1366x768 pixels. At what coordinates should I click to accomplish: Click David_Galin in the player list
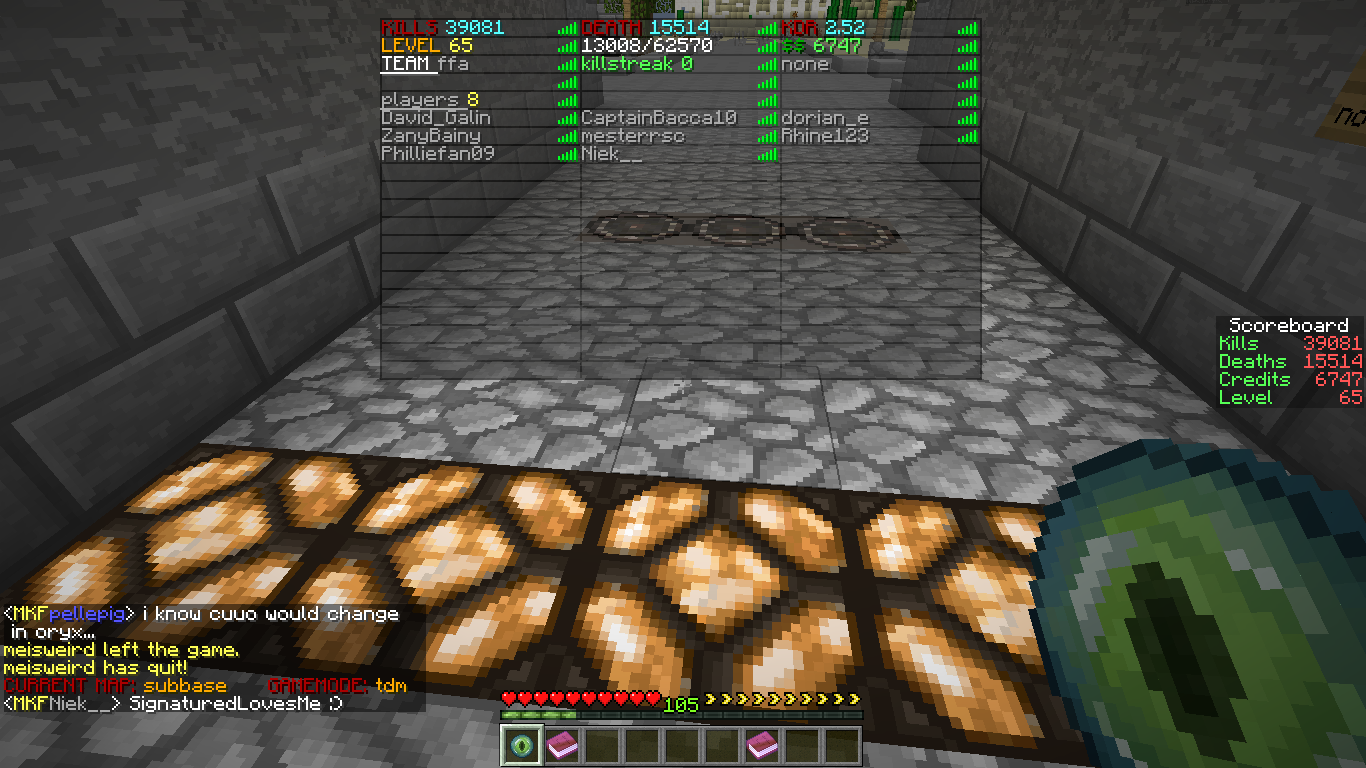click(x=436, y=118)
